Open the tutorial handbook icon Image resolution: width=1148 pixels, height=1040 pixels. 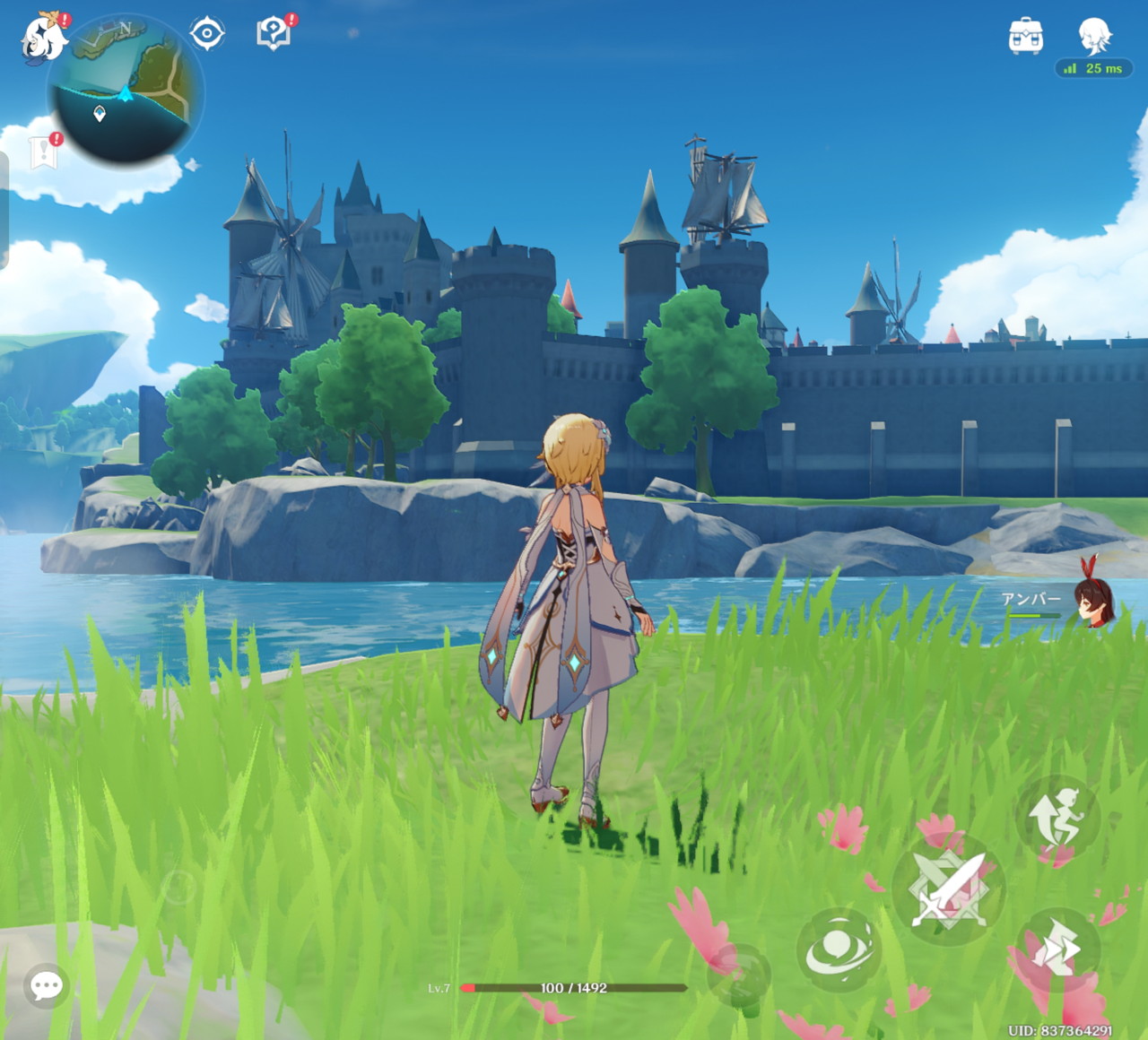274,34
